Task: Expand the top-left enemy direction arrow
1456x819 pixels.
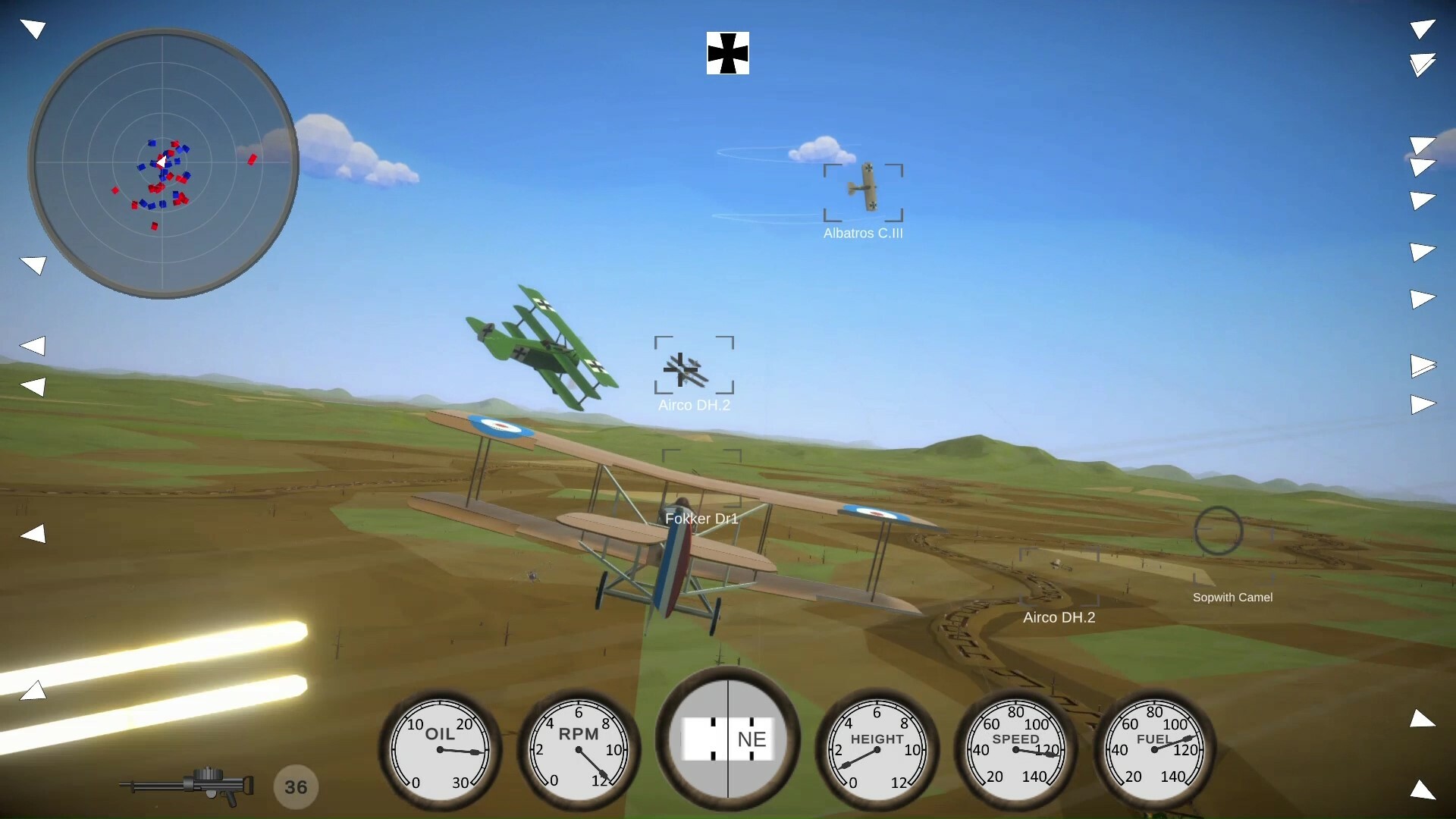Action: 33,28
